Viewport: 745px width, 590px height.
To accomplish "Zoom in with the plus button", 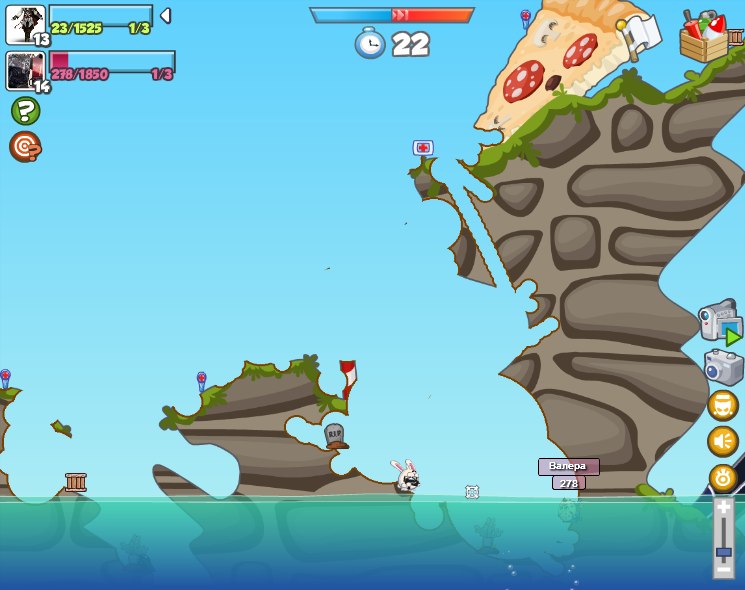I will [x=723, y=509].
